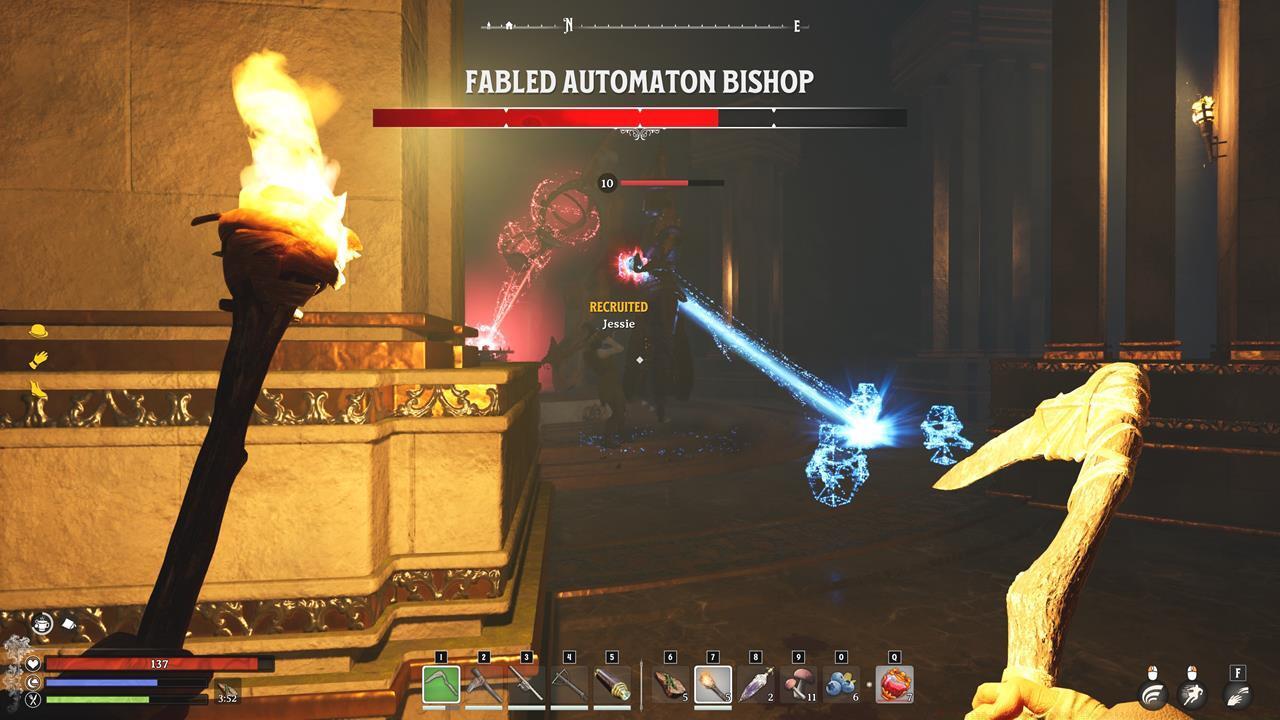Image resolution: width=1280 pixels, height=720 pixels.
Task: Click the yellow hat equipment status icon
Action: [39, 331]
